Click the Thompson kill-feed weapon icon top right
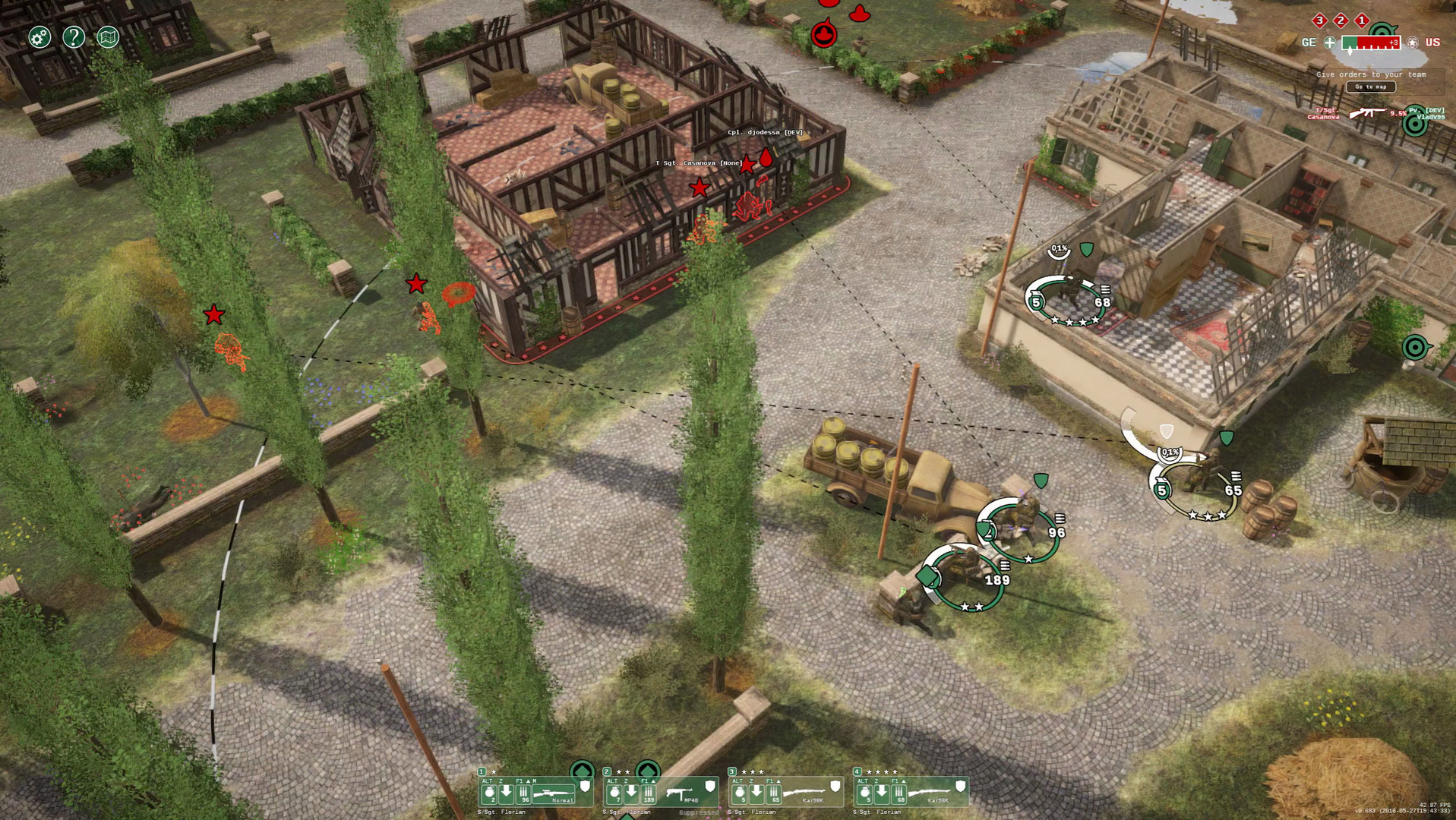 [1367, 113]
